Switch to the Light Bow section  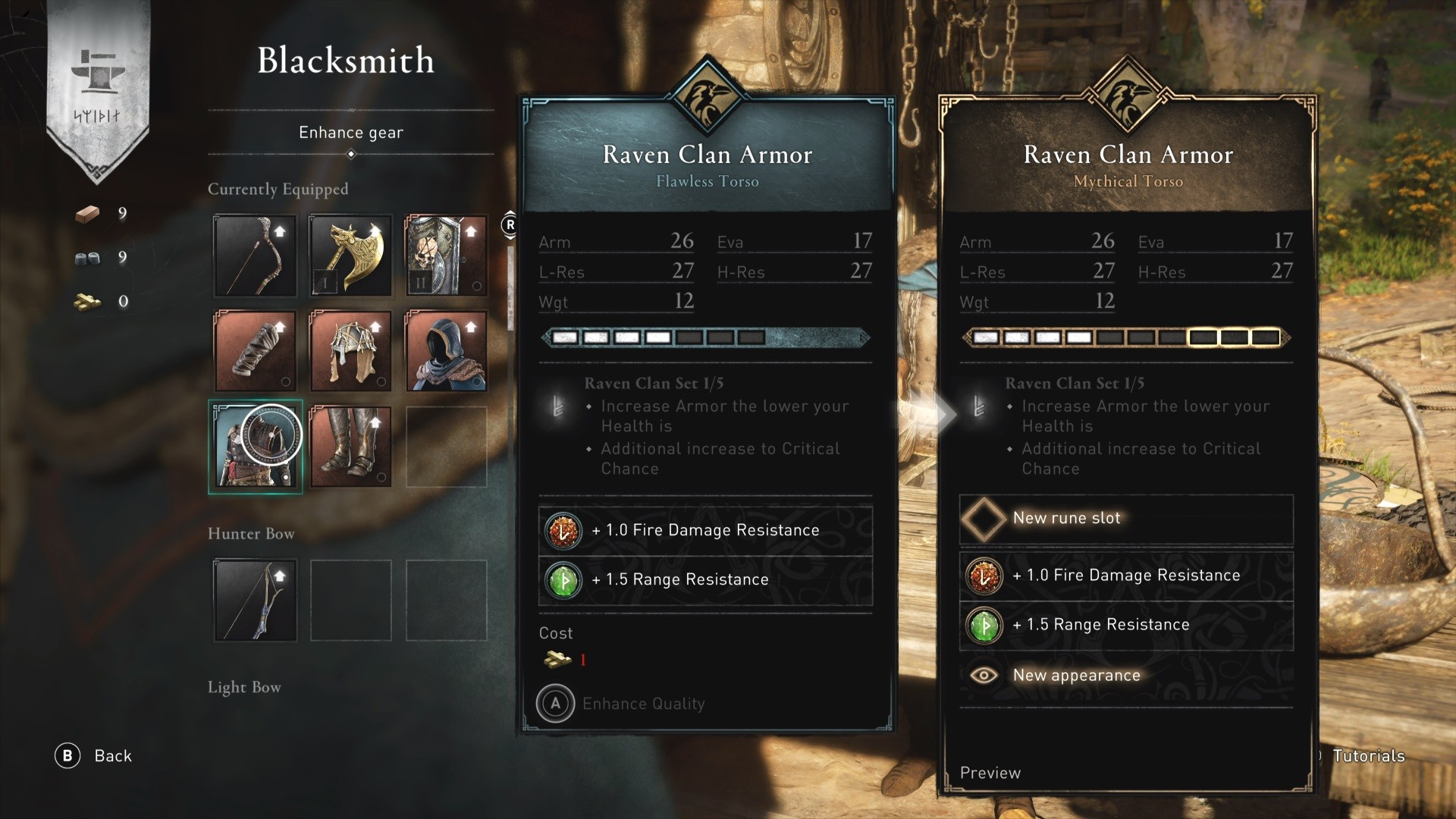[x=244, y=687]
